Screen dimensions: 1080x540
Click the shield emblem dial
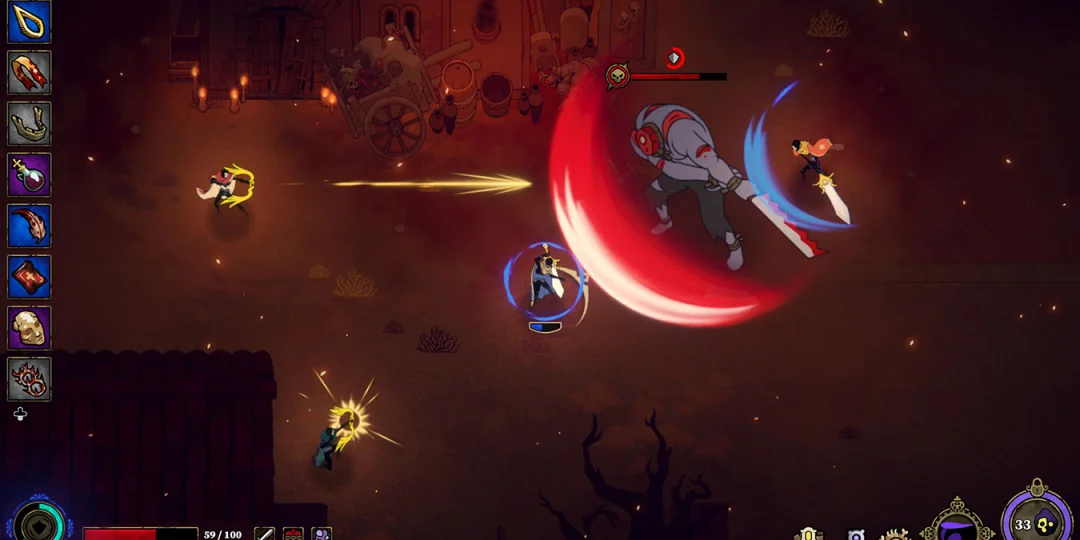coord(40,524)
